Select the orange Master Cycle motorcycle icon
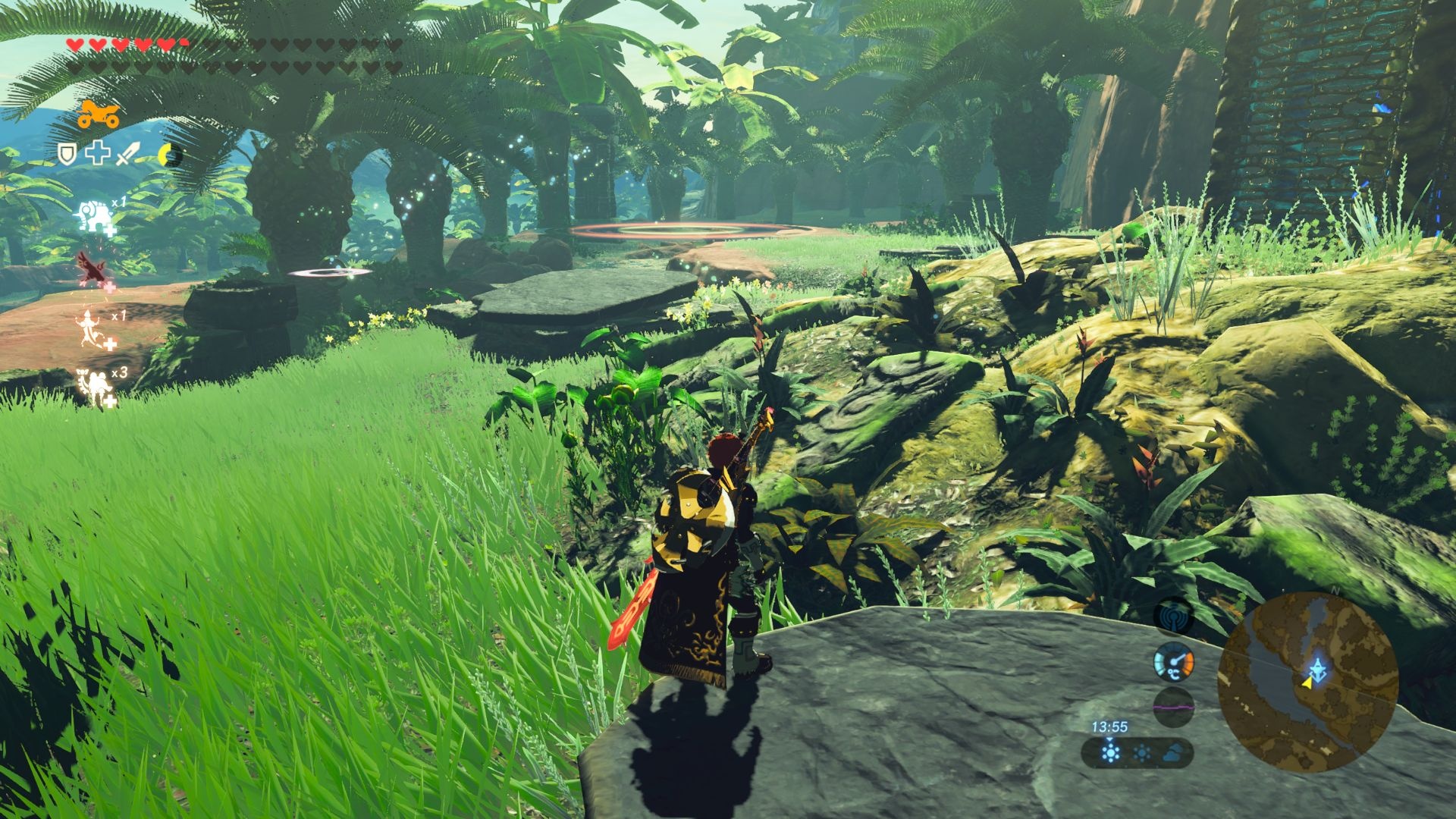 click(98, 115)
